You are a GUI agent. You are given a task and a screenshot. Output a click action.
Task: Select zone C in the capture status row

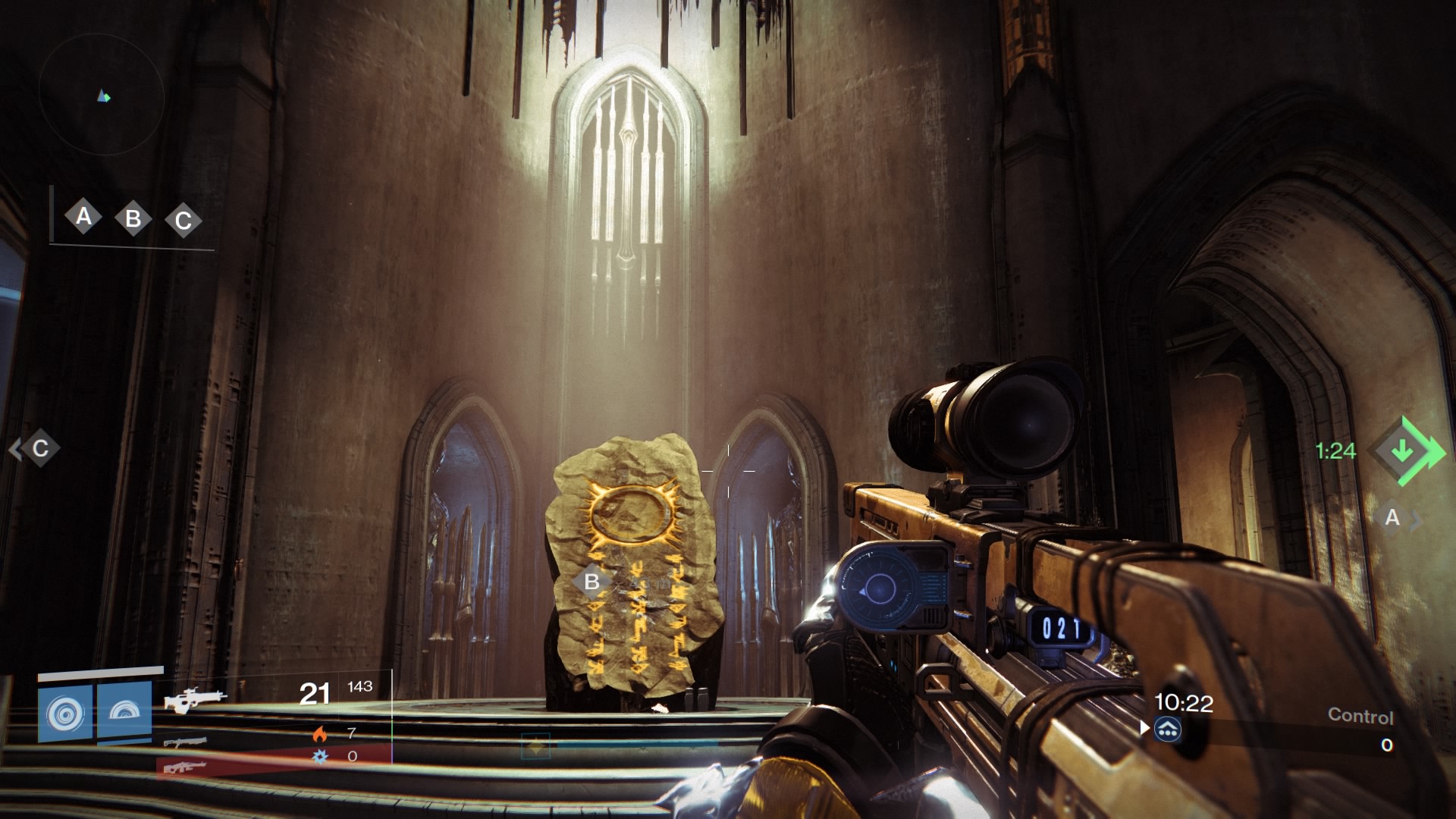[x=184, y=221]
